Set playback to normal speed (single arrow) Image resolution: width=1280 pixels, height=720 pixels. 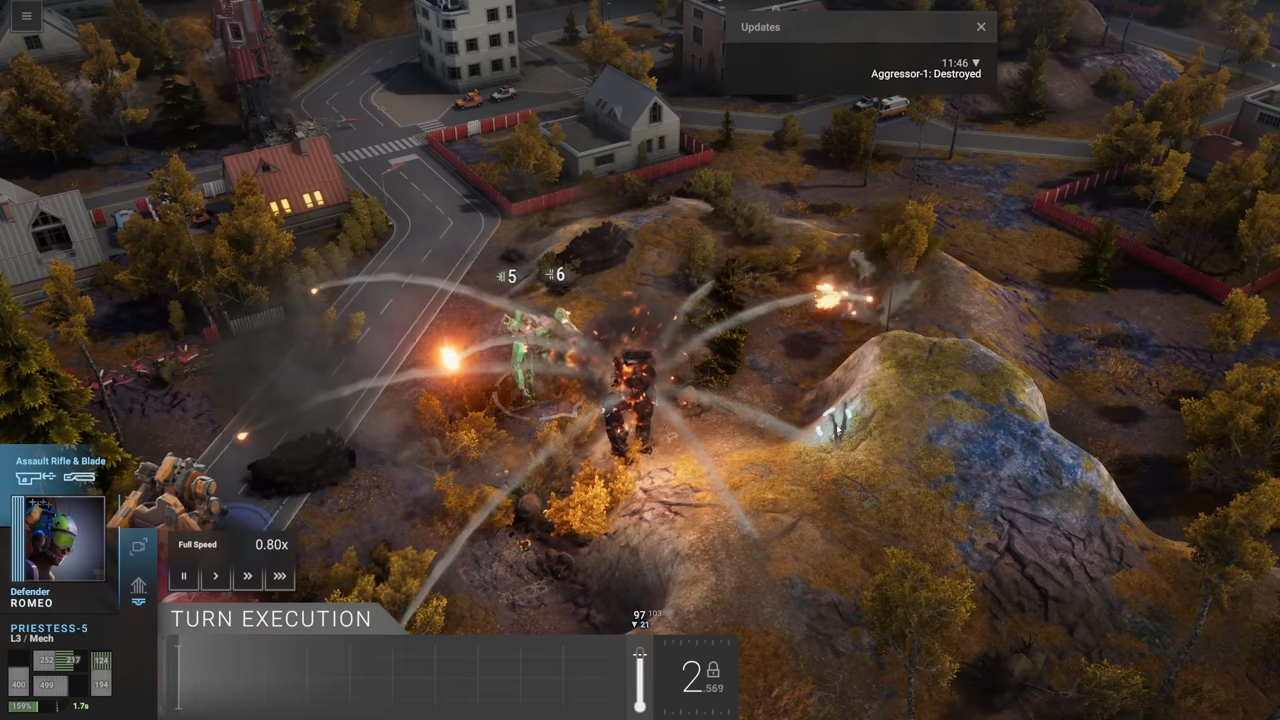215,576
